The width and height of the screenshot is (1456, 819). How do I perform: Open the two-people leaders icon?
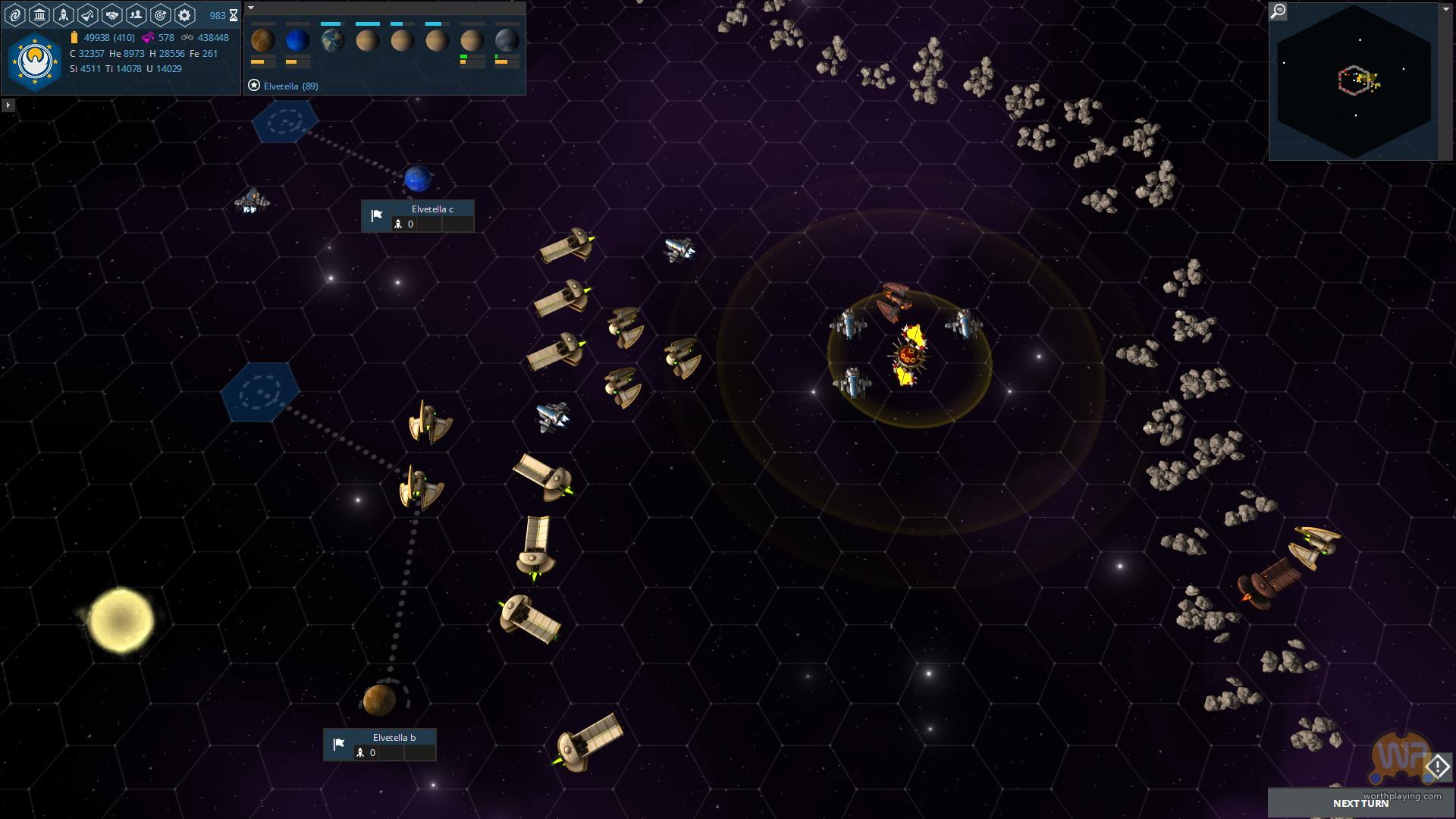click(136, 14)
